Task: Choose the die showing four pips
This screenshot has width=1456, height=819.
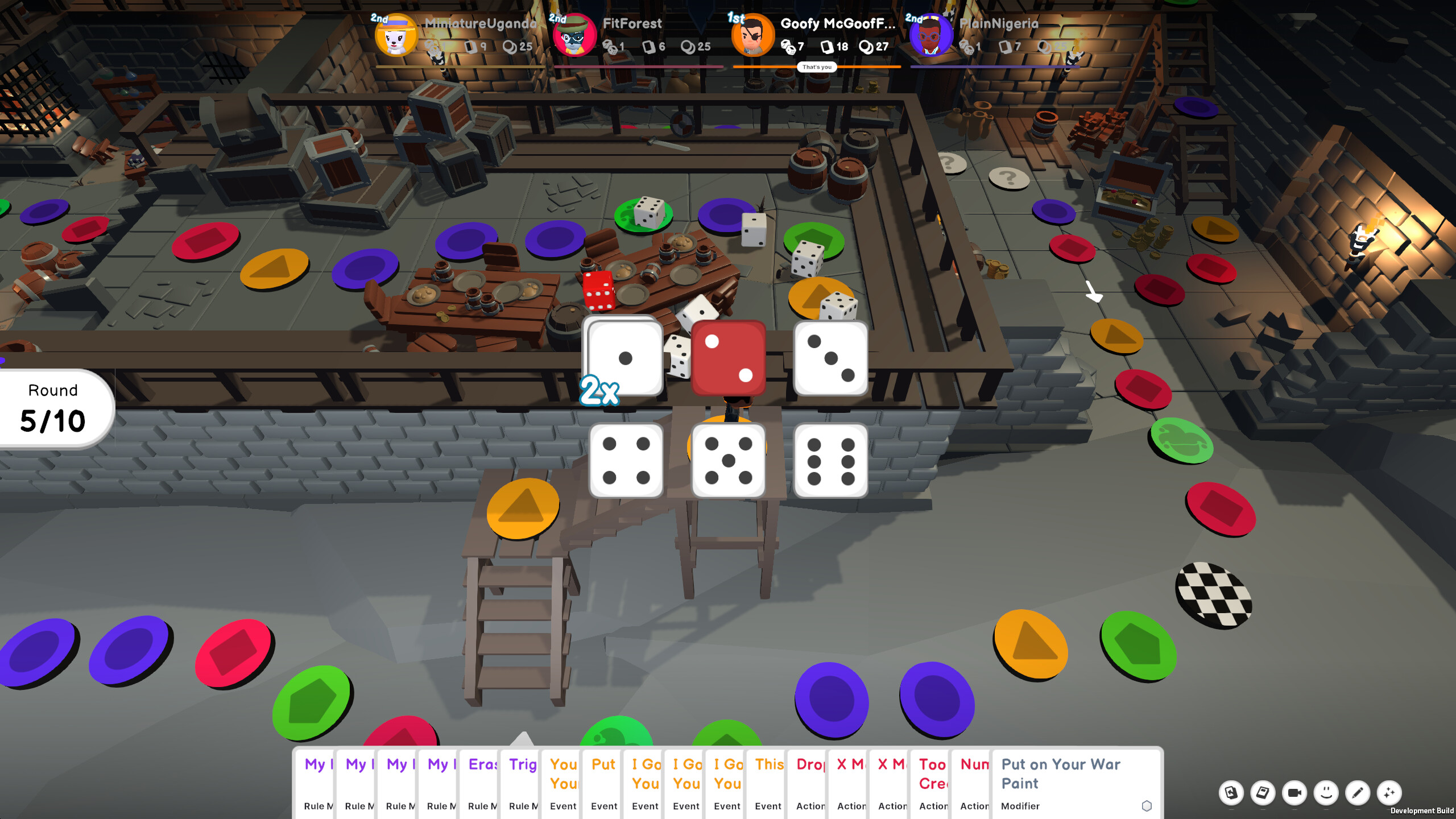Action: (x=626, y=461)
